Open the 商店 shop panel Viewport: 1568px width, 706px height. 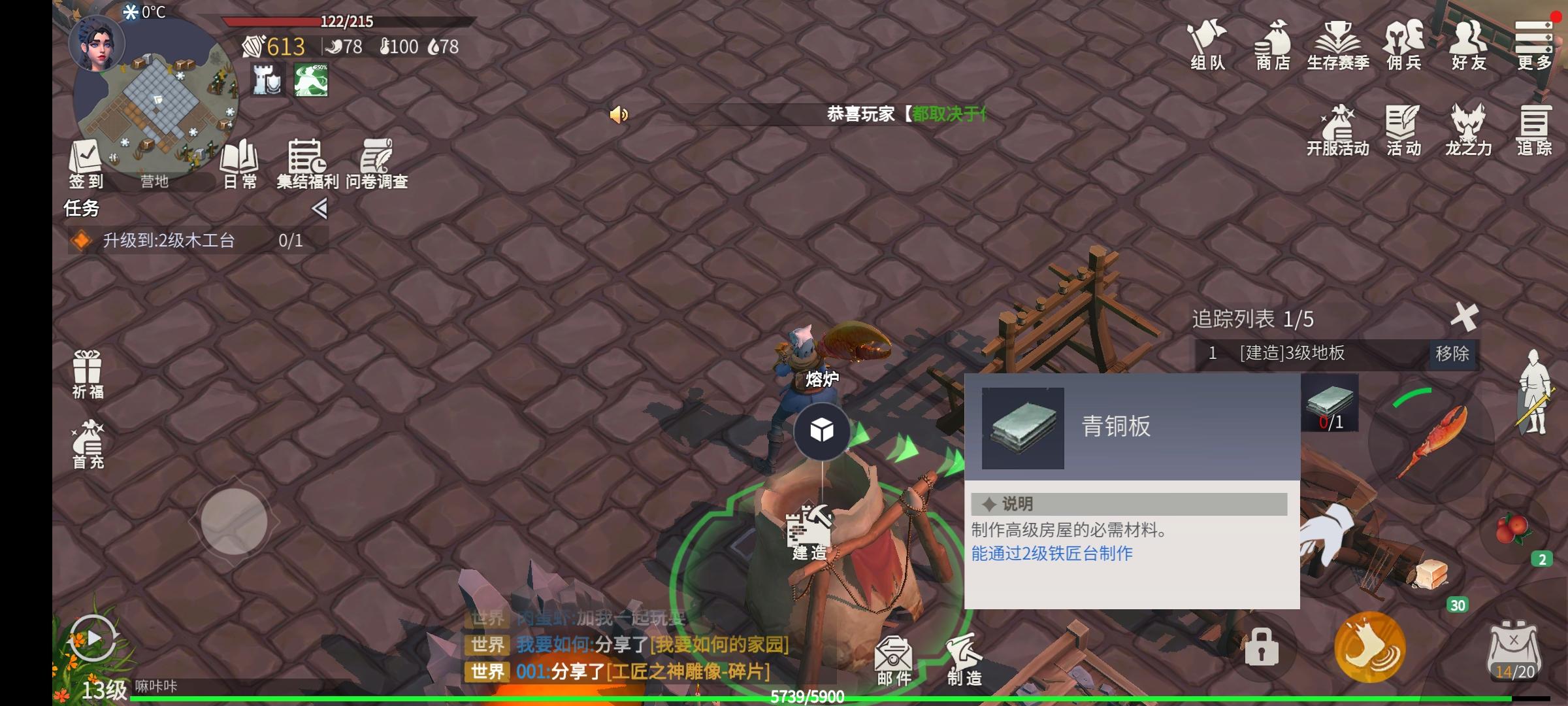tap(1271, 46)
